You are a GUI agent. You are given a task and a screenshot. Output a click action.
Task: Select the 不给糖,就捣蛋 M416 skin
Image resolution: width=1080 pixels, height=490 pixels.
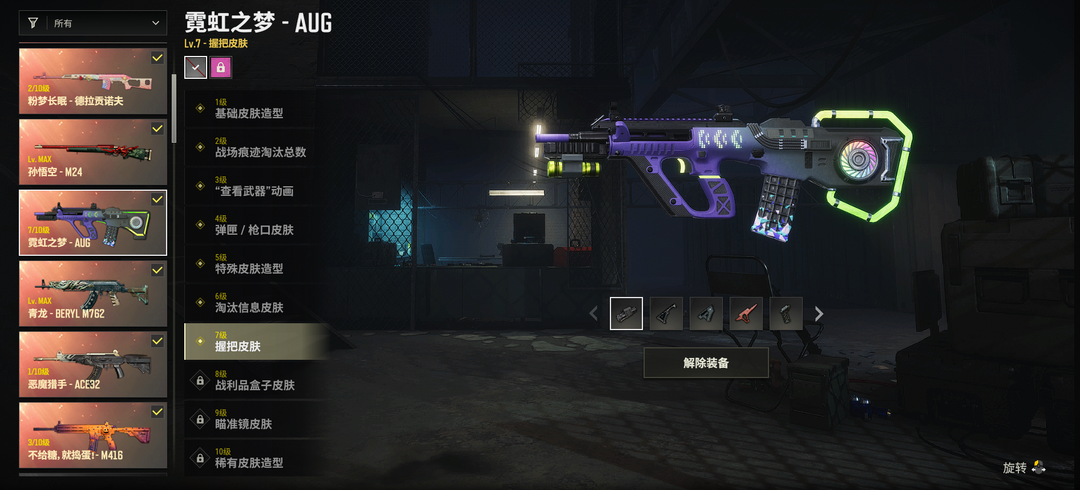click(93, 432)
